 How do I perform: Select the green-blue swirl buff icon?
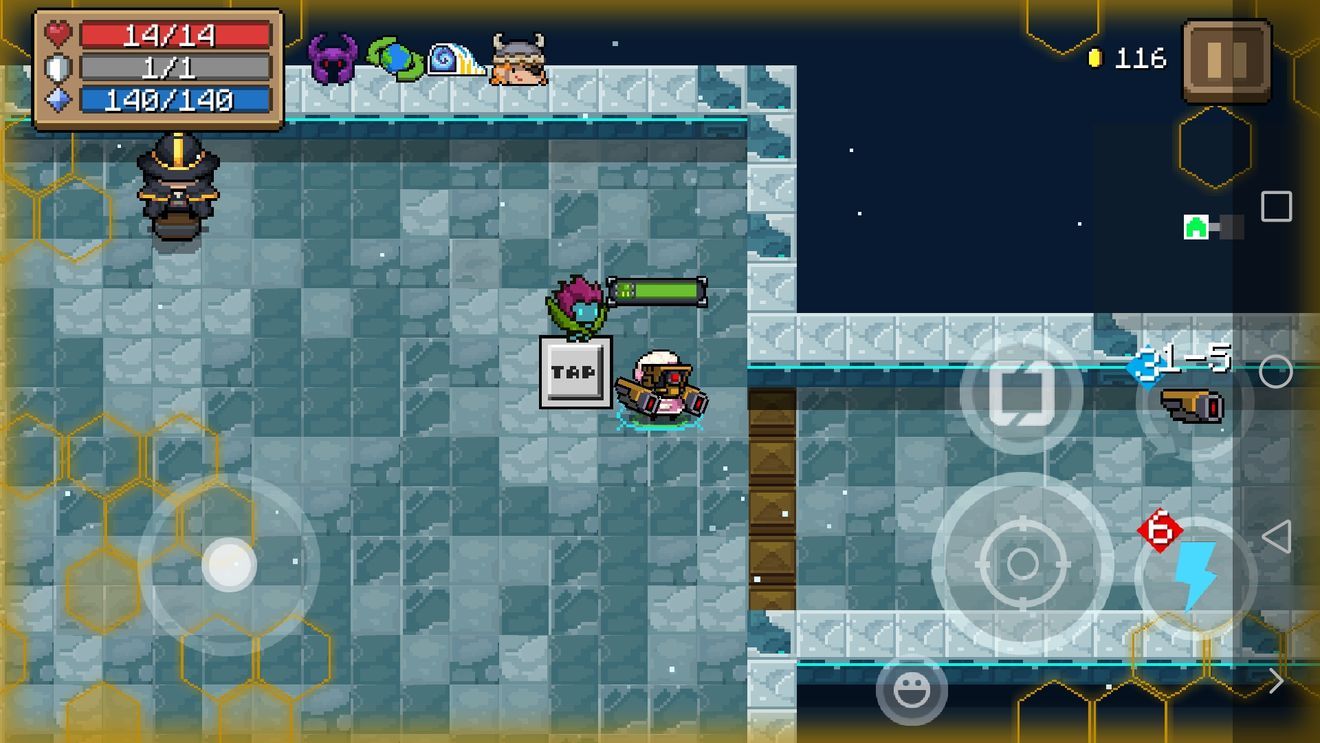point(395,58)
